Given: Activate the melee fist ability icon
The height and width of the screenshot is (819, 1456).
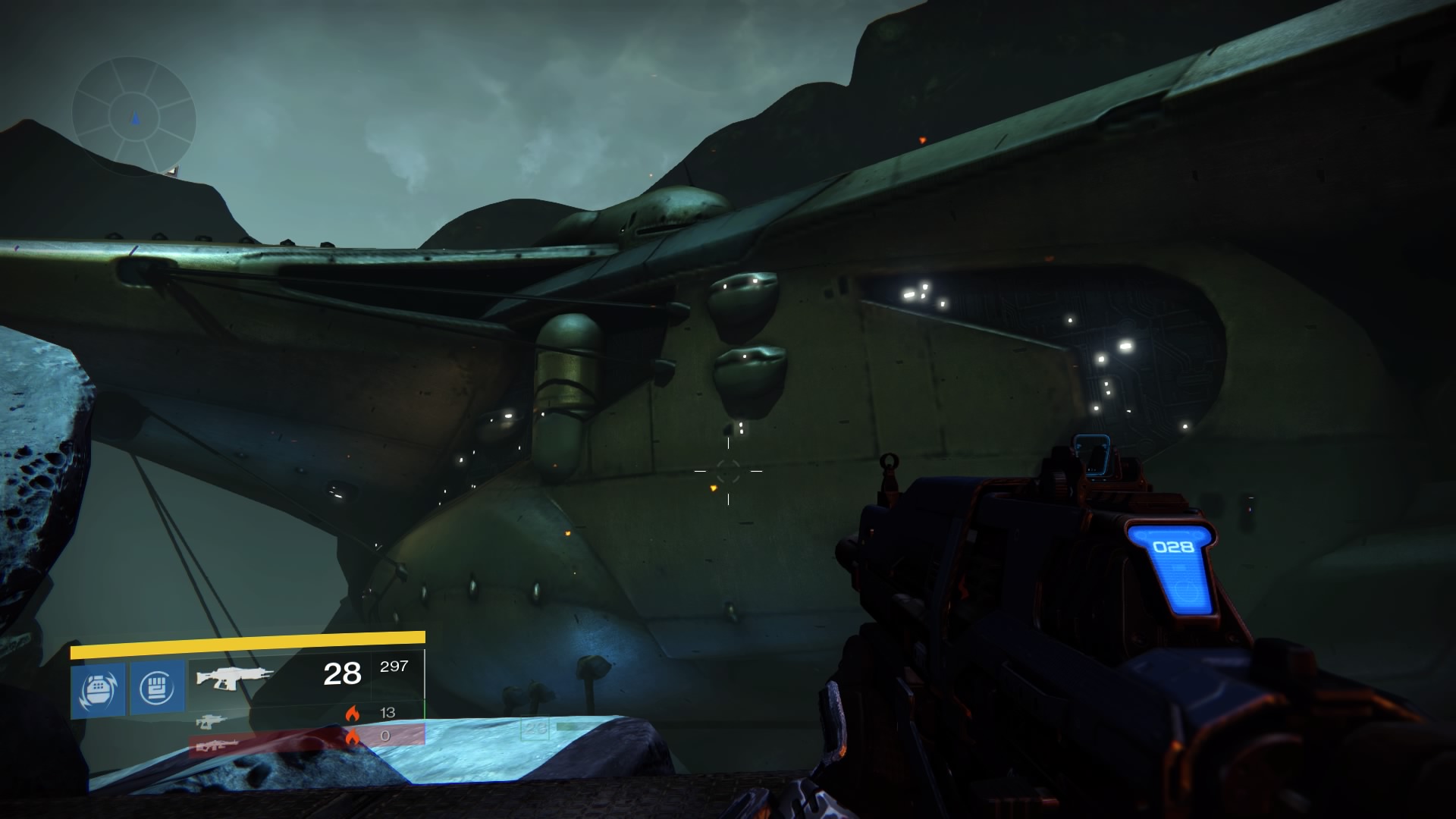Looking at the screenshot, I should coord(158,688).
